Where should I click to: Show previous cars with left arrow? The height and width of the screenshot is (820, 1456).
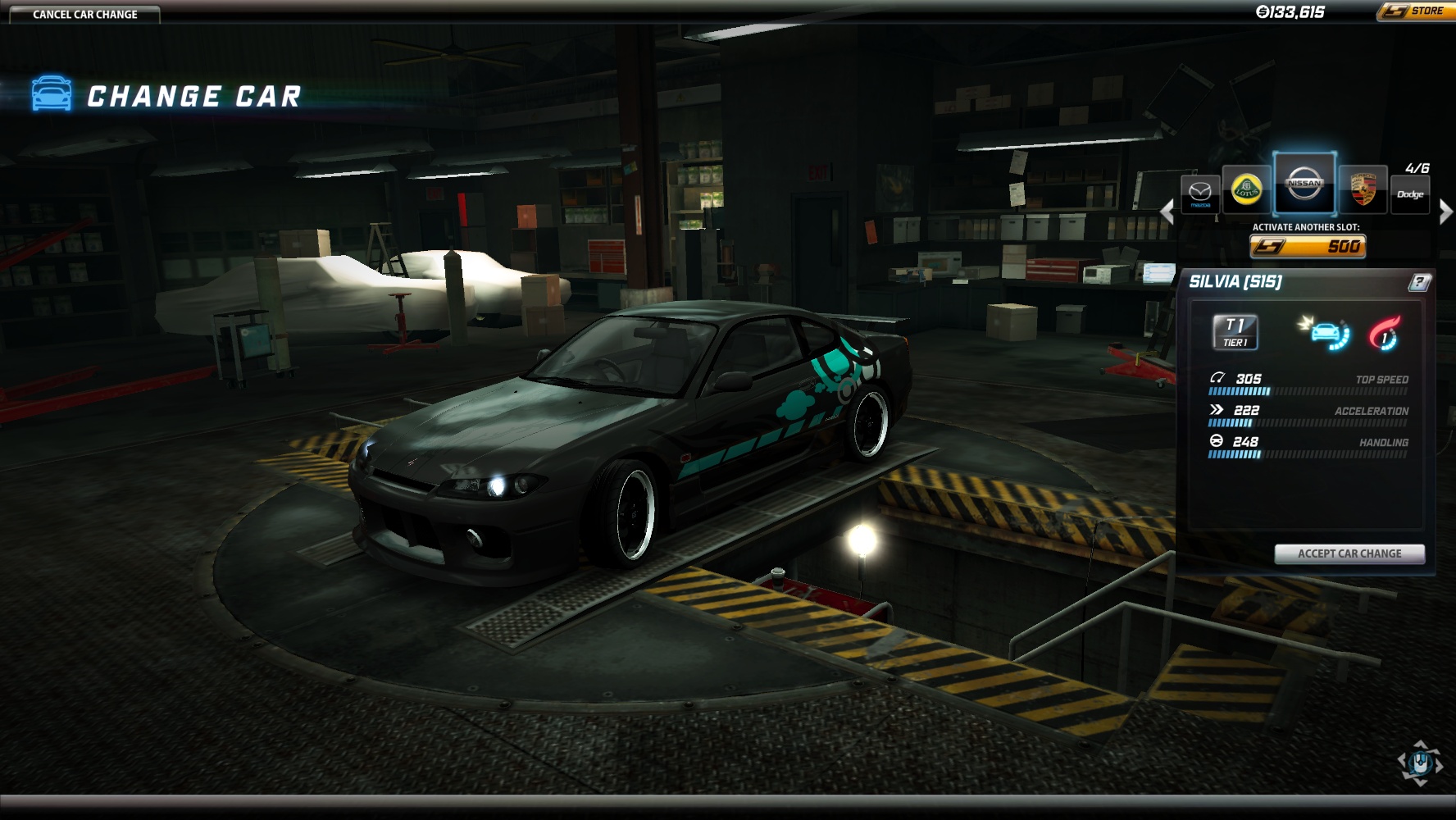[1167, 212]
